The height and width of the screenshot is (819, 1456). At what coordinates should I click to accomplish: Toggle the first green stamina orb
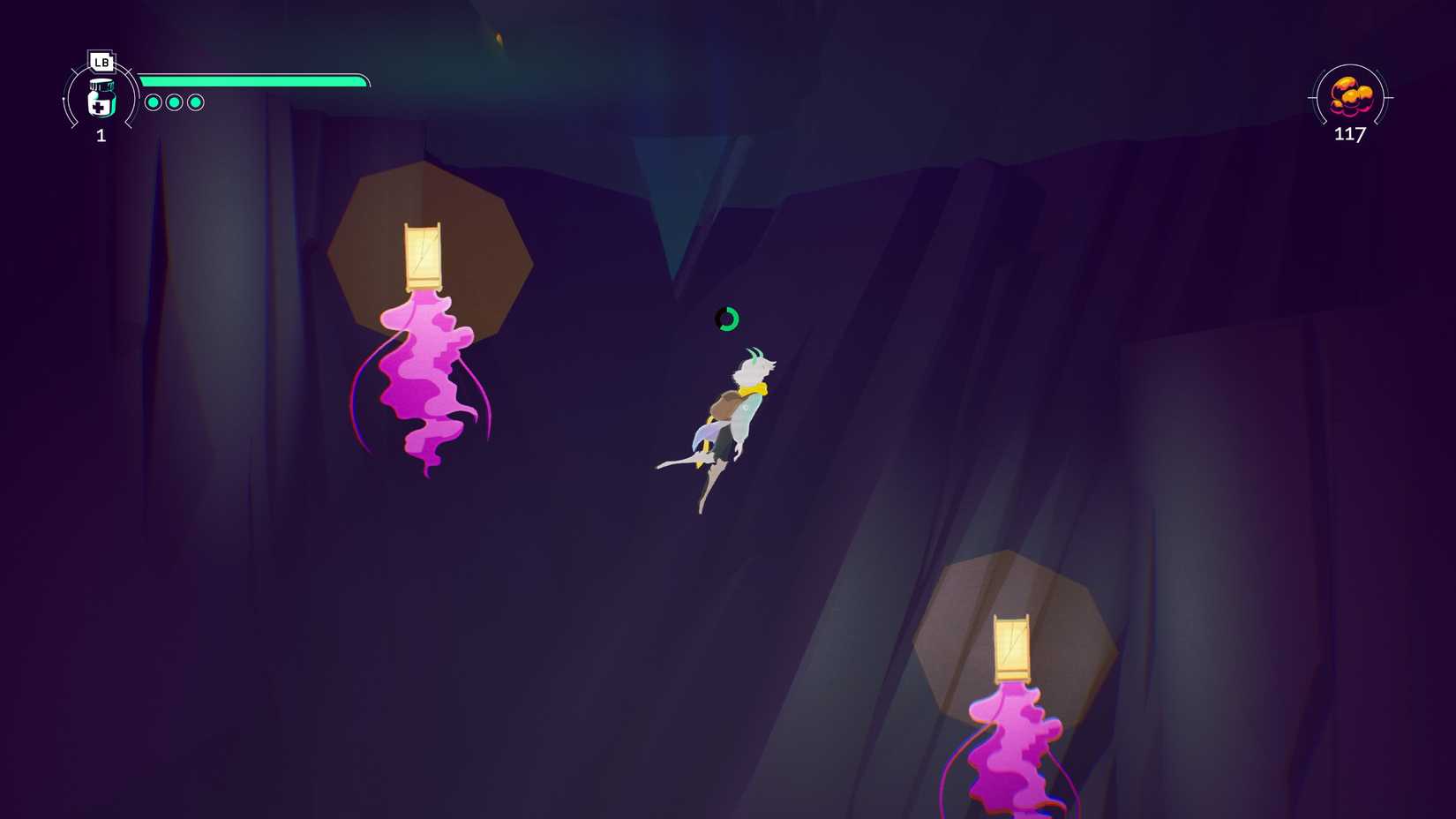point(153,102)
